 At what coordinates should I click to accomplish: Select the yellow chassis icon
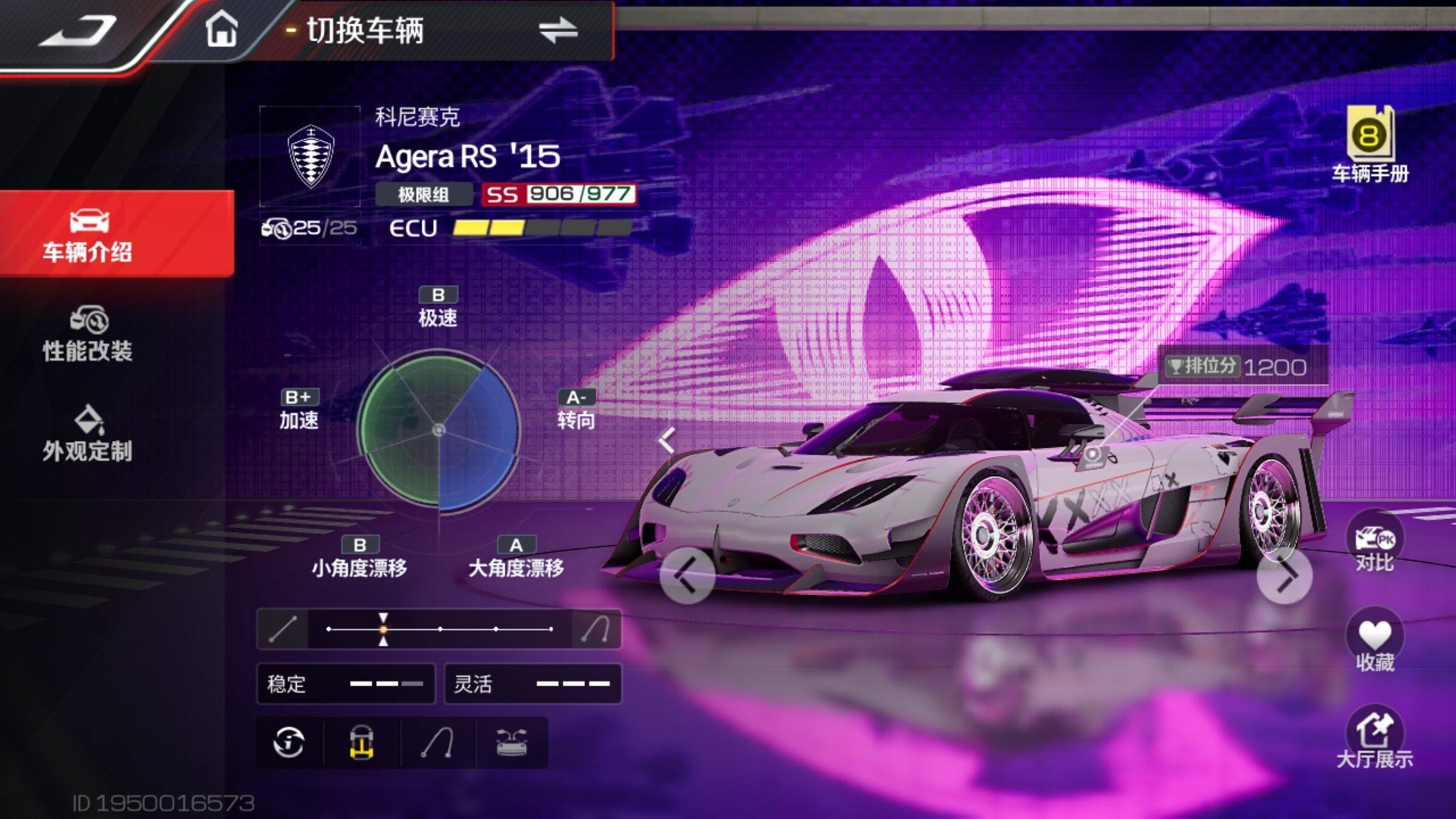tap(362, 743)
